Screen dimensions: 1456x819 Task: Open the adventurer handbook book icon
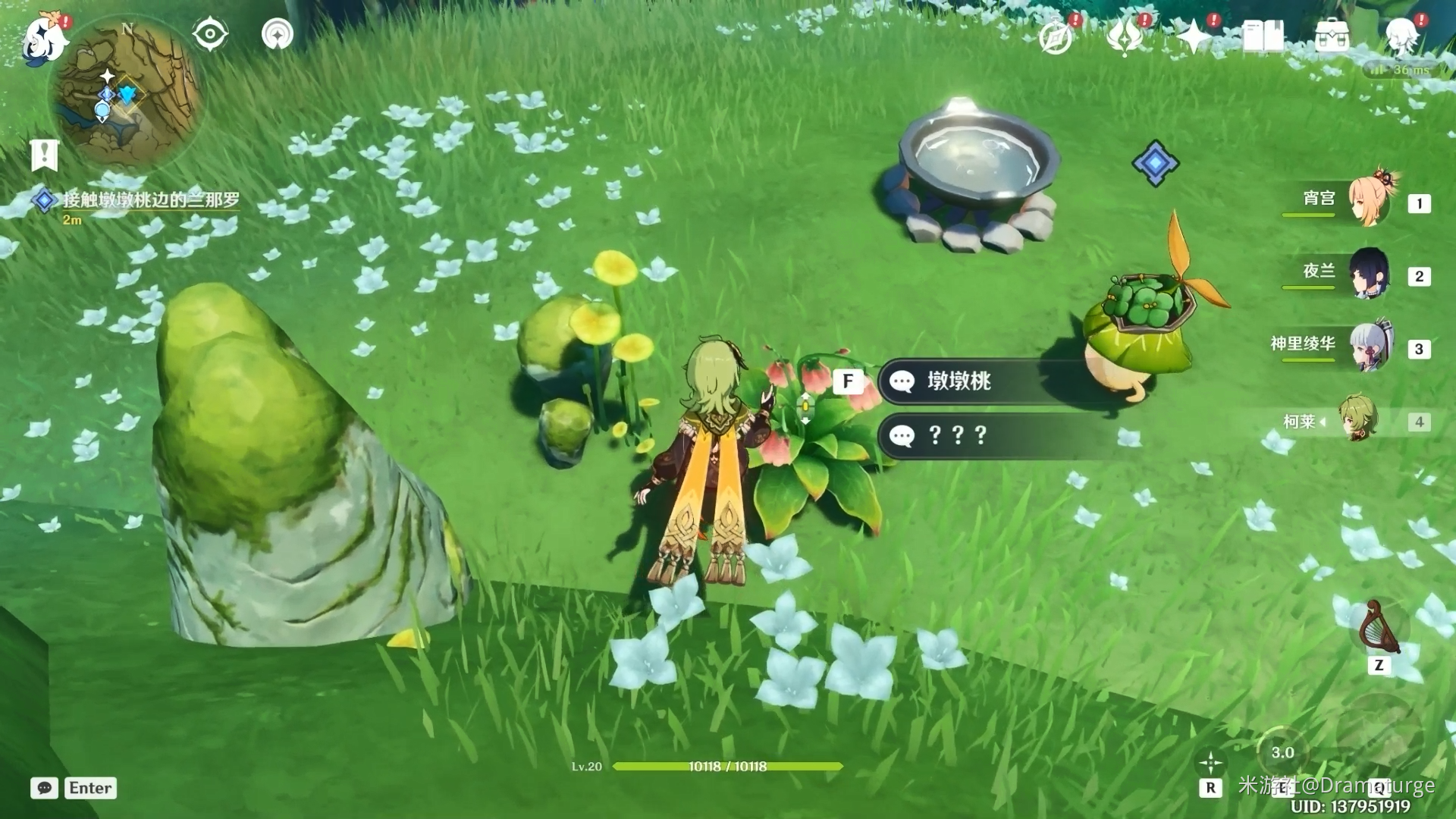pyautogui.click(x=1263, y=36)
